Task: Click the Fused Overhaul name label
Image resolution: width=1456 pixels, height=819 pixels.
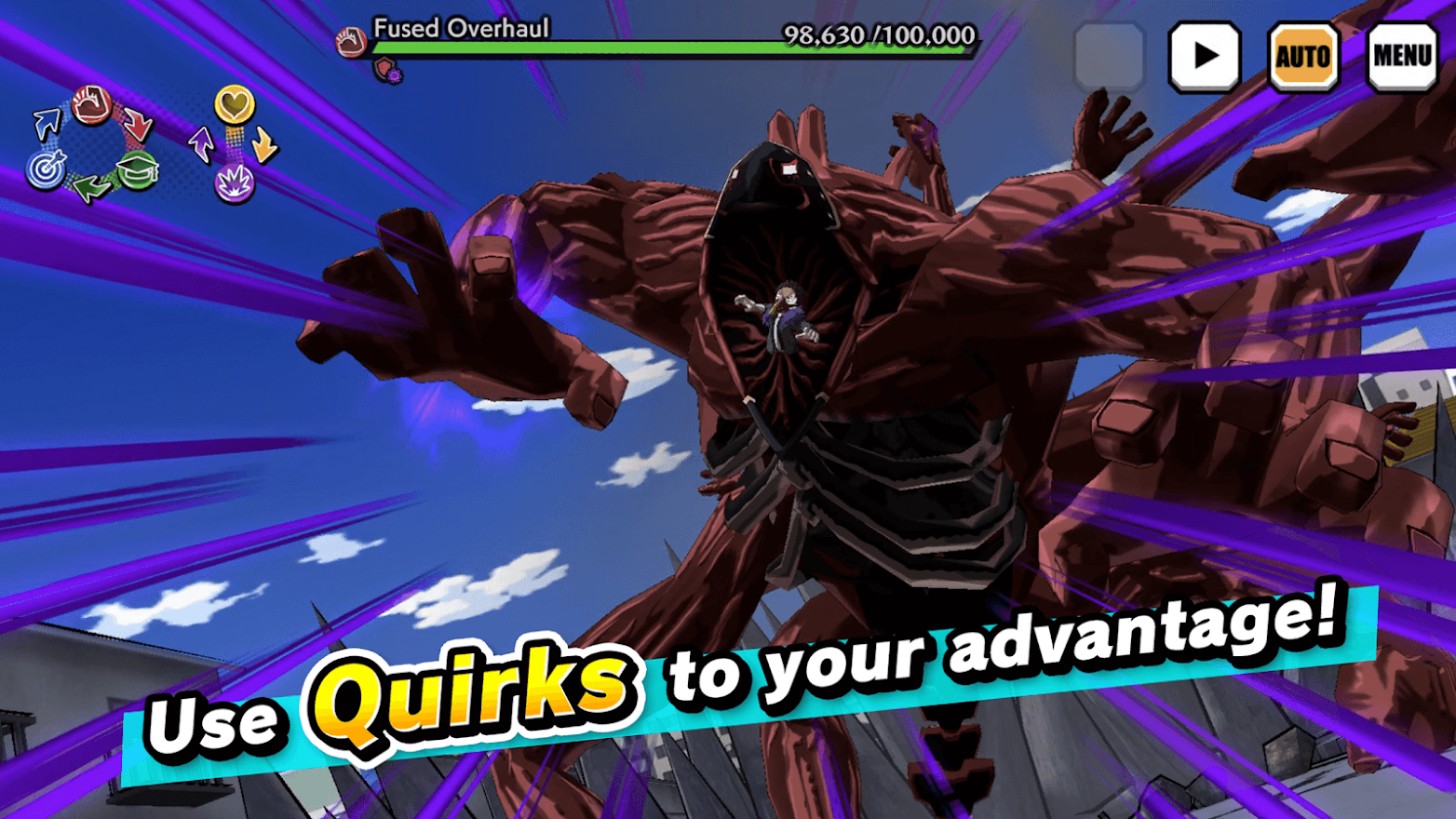Action: pyautogui.click(x=456, y=28)
